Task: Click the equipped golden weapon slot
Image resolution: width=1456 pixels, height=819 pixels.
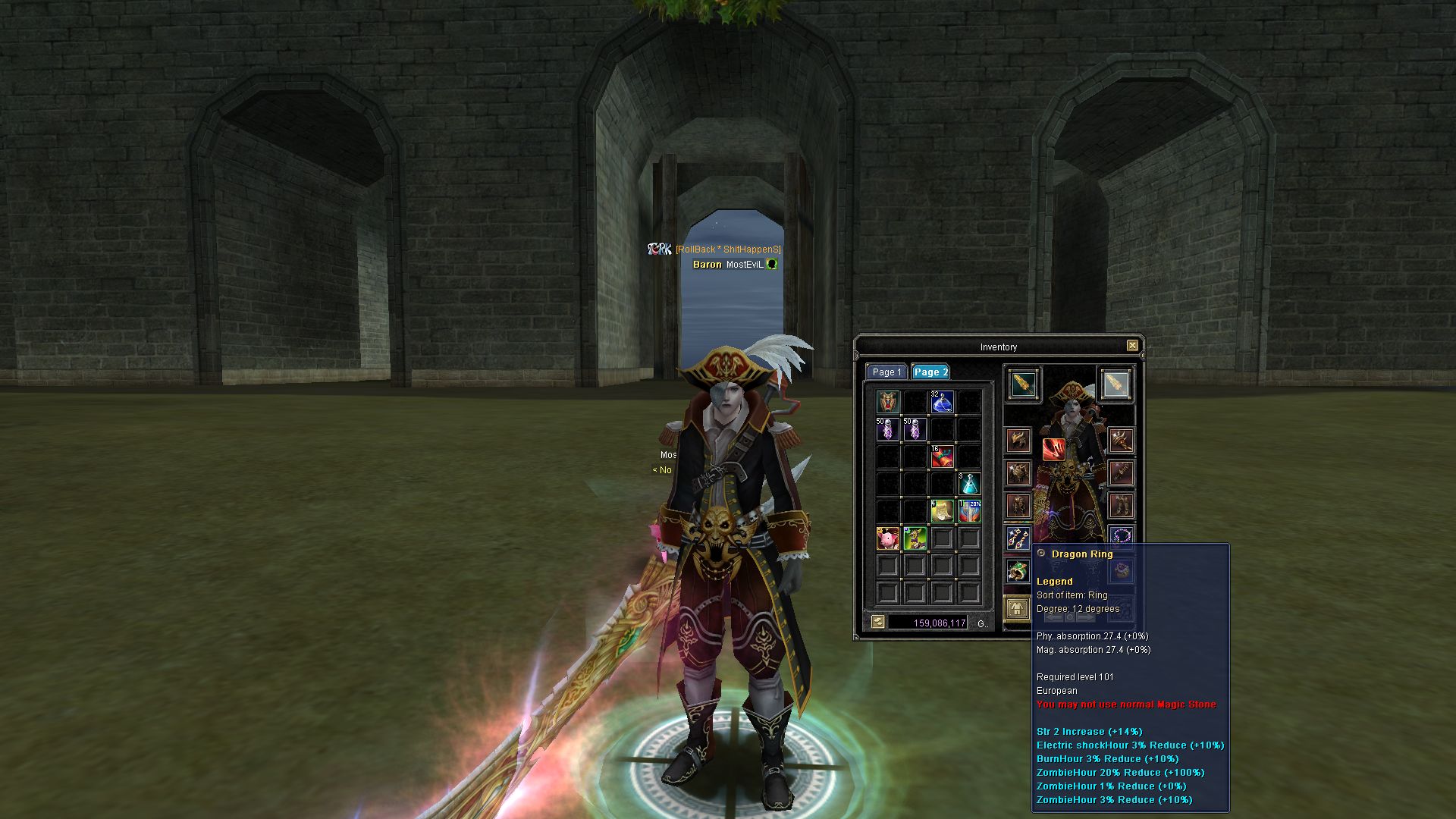Action: 1023,384
